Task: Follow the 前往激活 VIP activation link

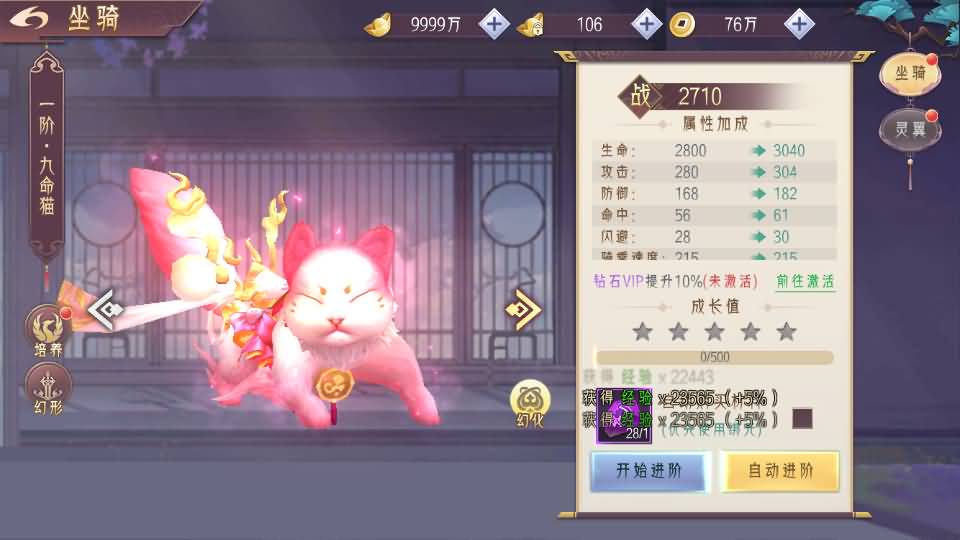Action: tap(805, 281)
